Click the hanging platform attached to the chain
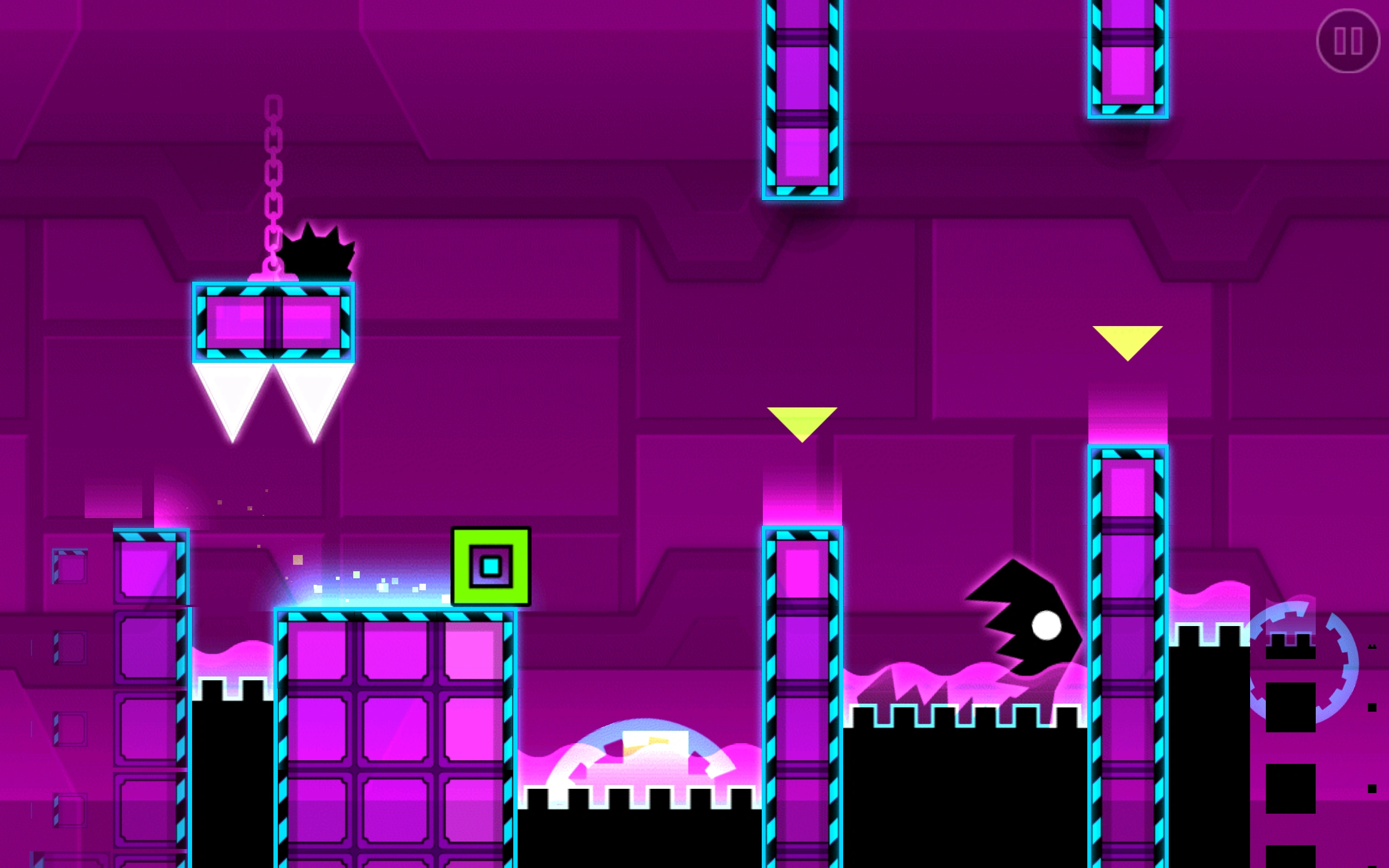The image size is (1389, 868). pyautogui.click(x=275, y=322)
